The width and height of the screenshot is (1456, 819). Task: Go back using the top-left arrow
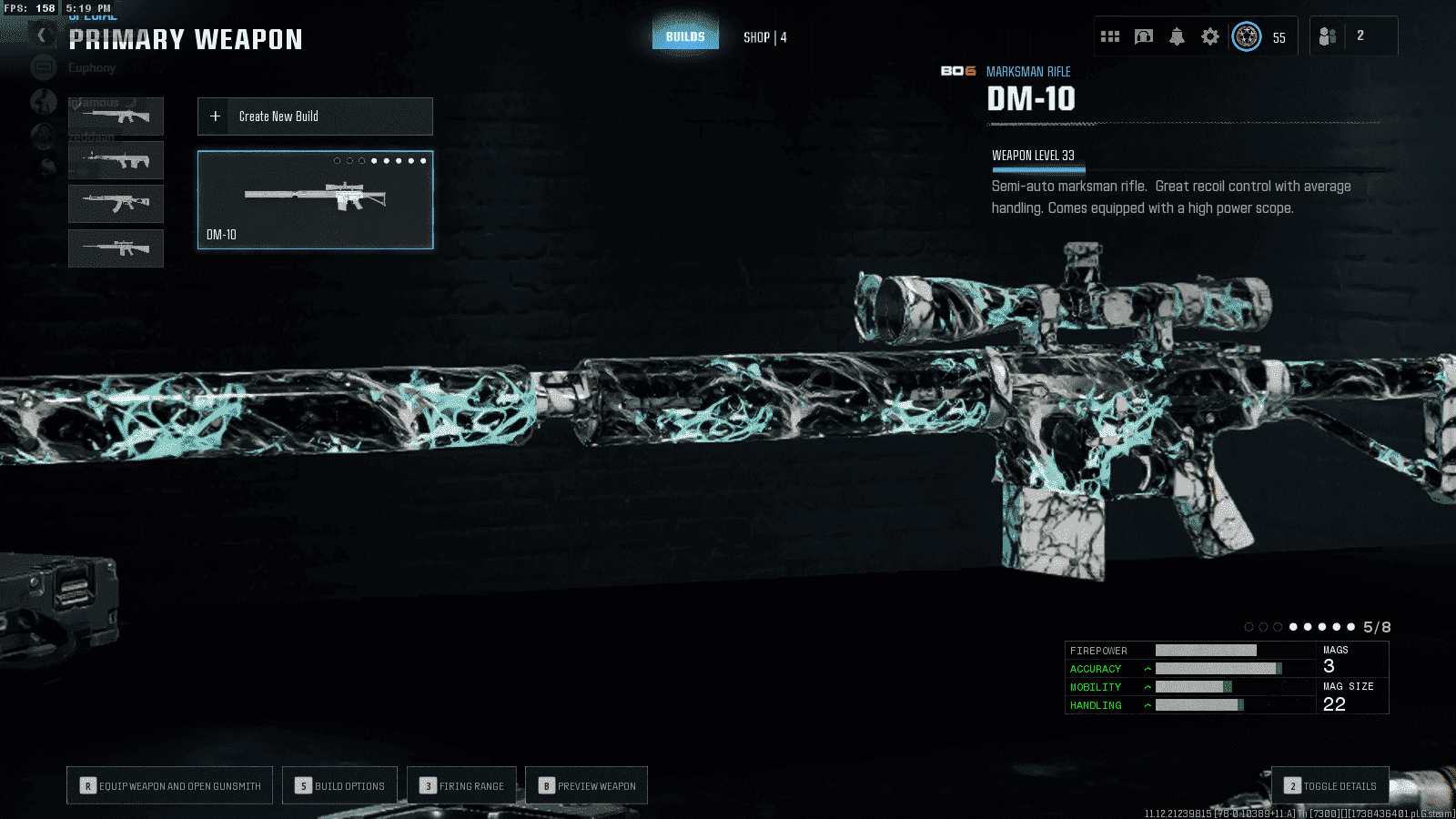click(41, 35)
